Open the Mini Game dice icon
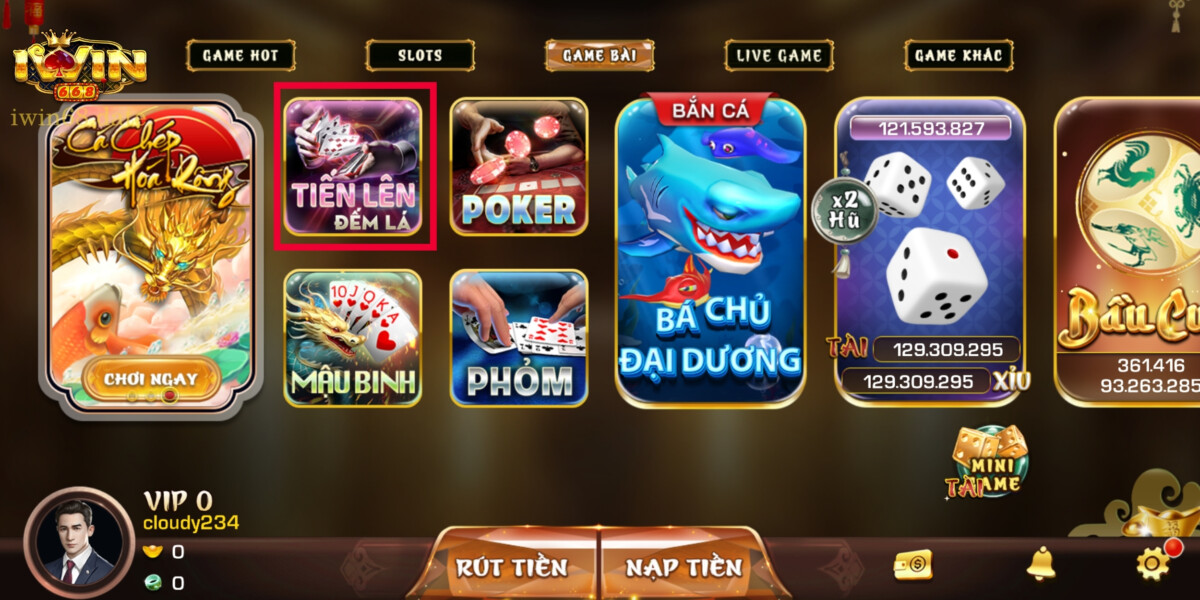The height and width of the screenshot is (600, 1200). (987, 462)
